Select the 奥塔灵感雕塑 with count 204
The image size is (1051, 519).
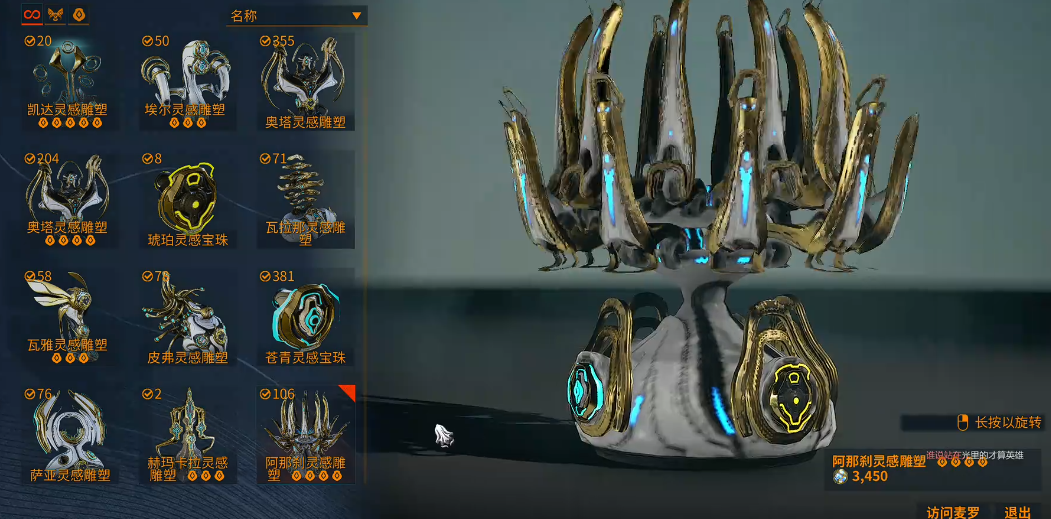pyautogui.click(x=69, y=199)
